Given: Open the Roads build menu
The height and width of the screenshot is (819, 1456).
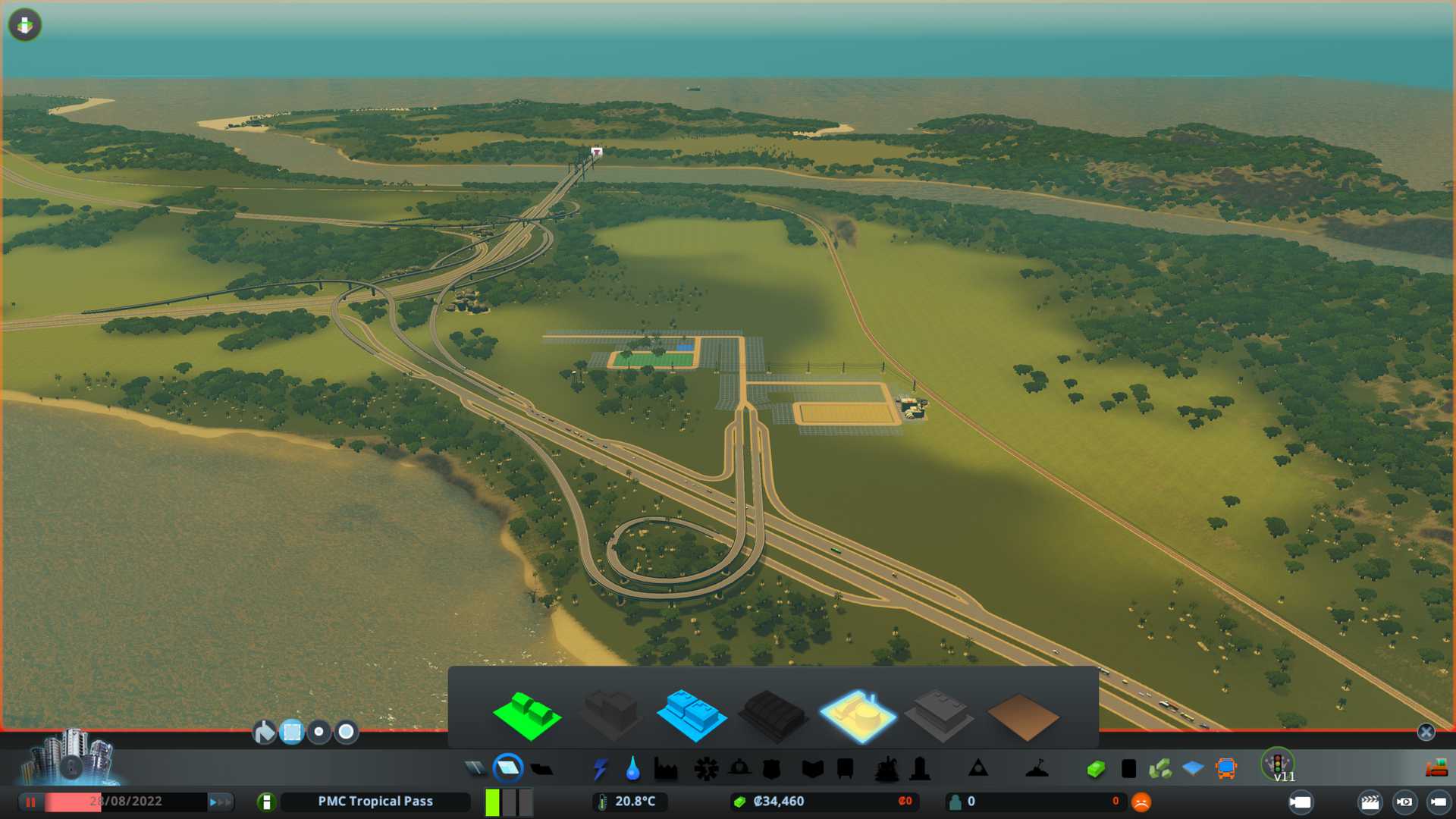Looking at the screenshot, I should [x=475, y=769].
